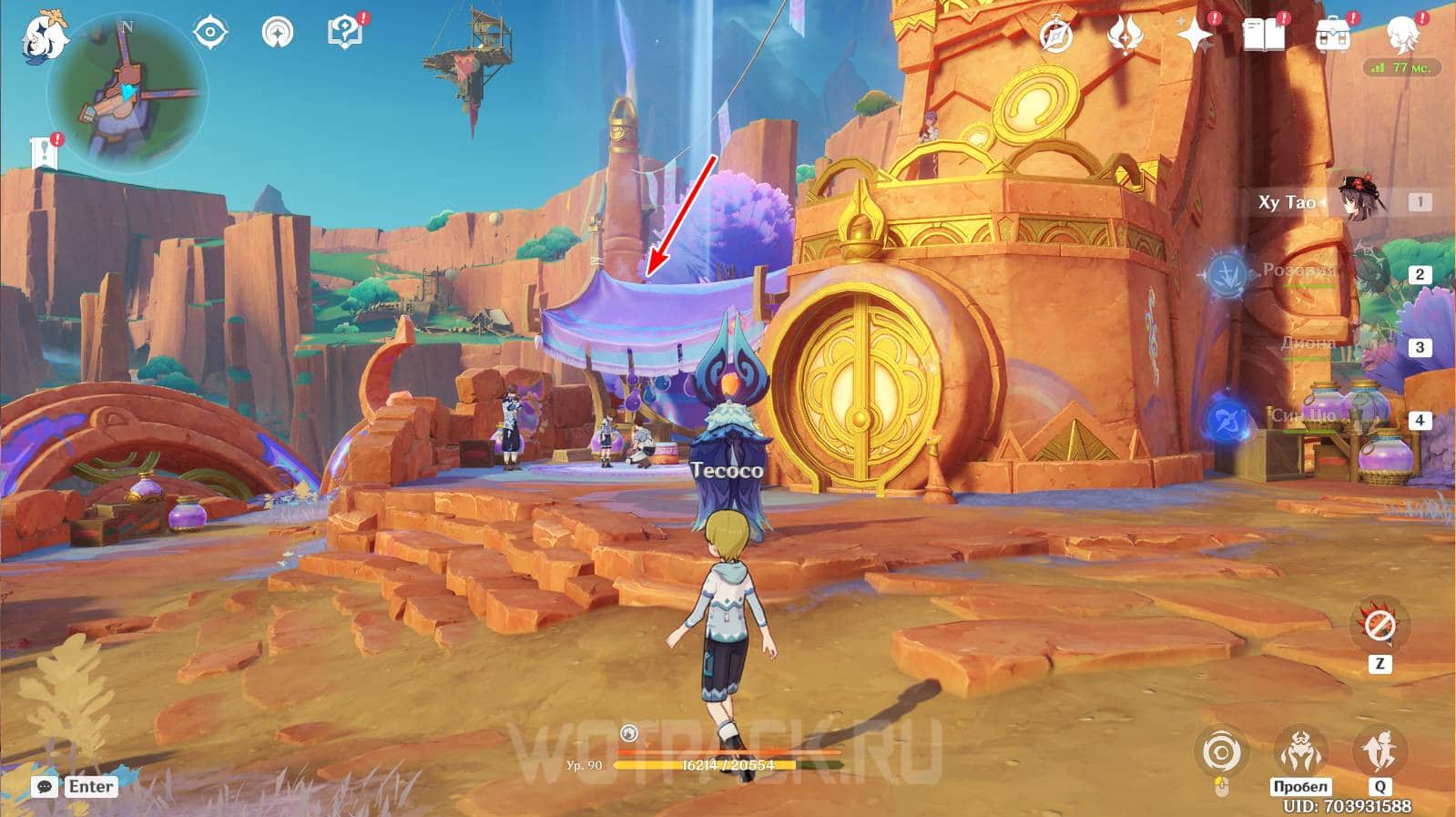Activate the normal attack circle icon
Screen dimensions: 1456x817
[1221, 753]
